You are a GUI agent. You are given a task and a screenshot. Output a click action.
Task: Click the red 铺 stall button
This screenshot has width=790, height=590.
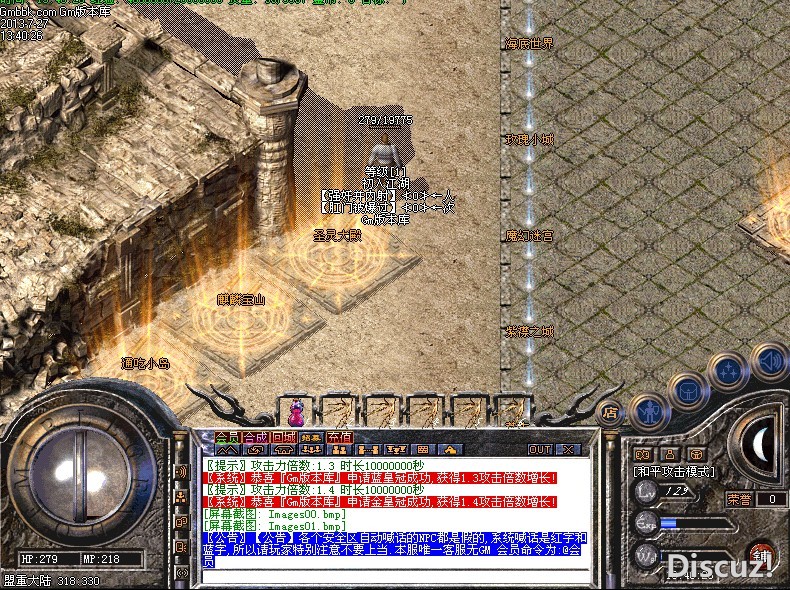(x=763, y=557)
